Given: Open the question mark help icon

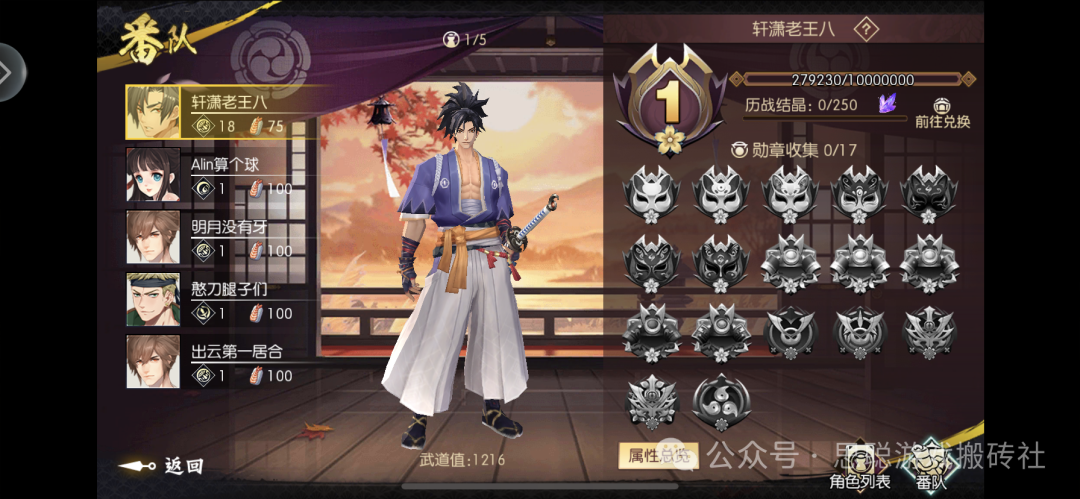Looking at the screenshot, I should click(x=866, y=29).
